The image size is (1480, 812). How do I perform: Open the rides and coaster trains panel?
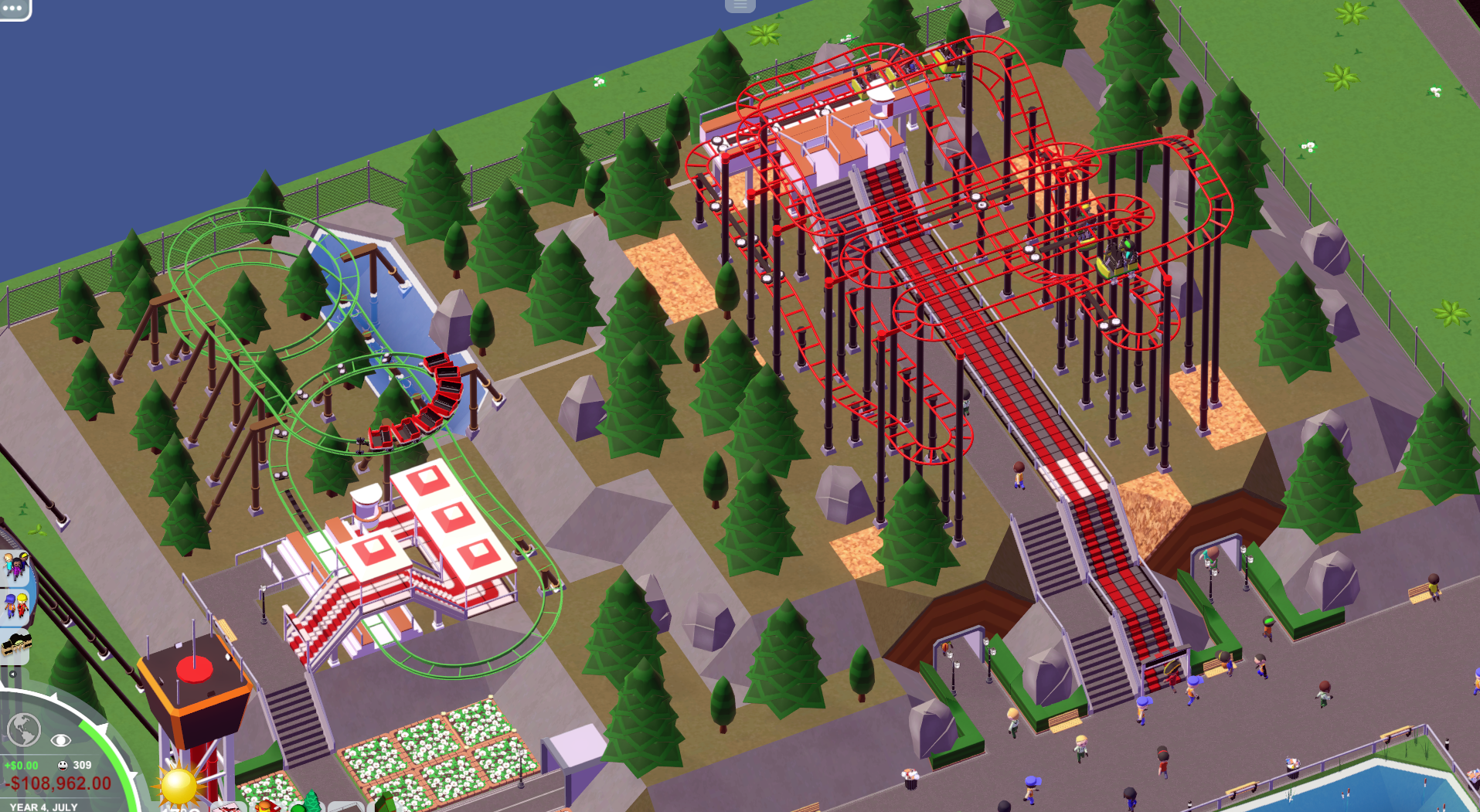click(15, 644)
